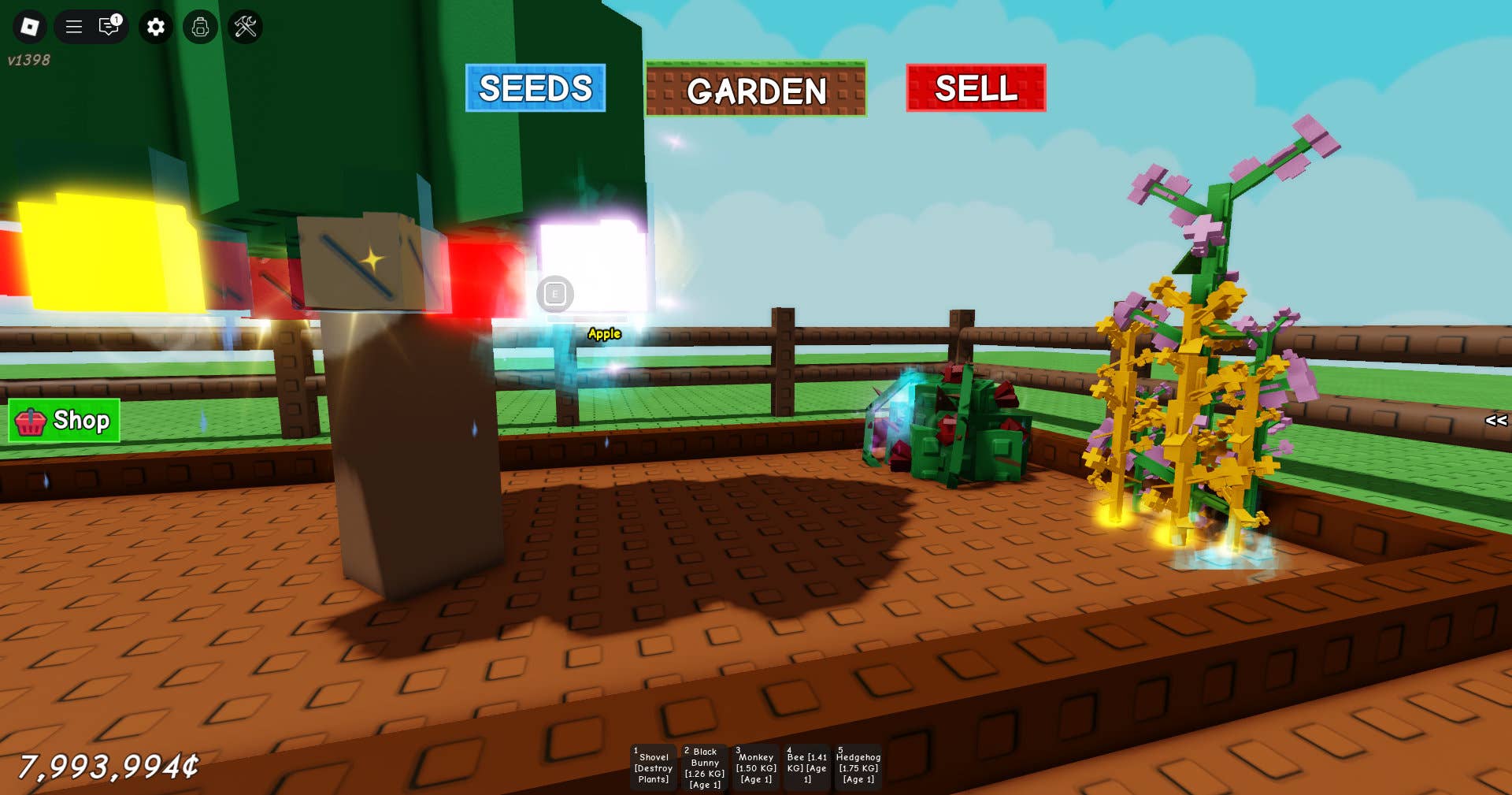Teleport to the GARDEN
This screenshot has height=795, width=1512.
coord(756,90)
